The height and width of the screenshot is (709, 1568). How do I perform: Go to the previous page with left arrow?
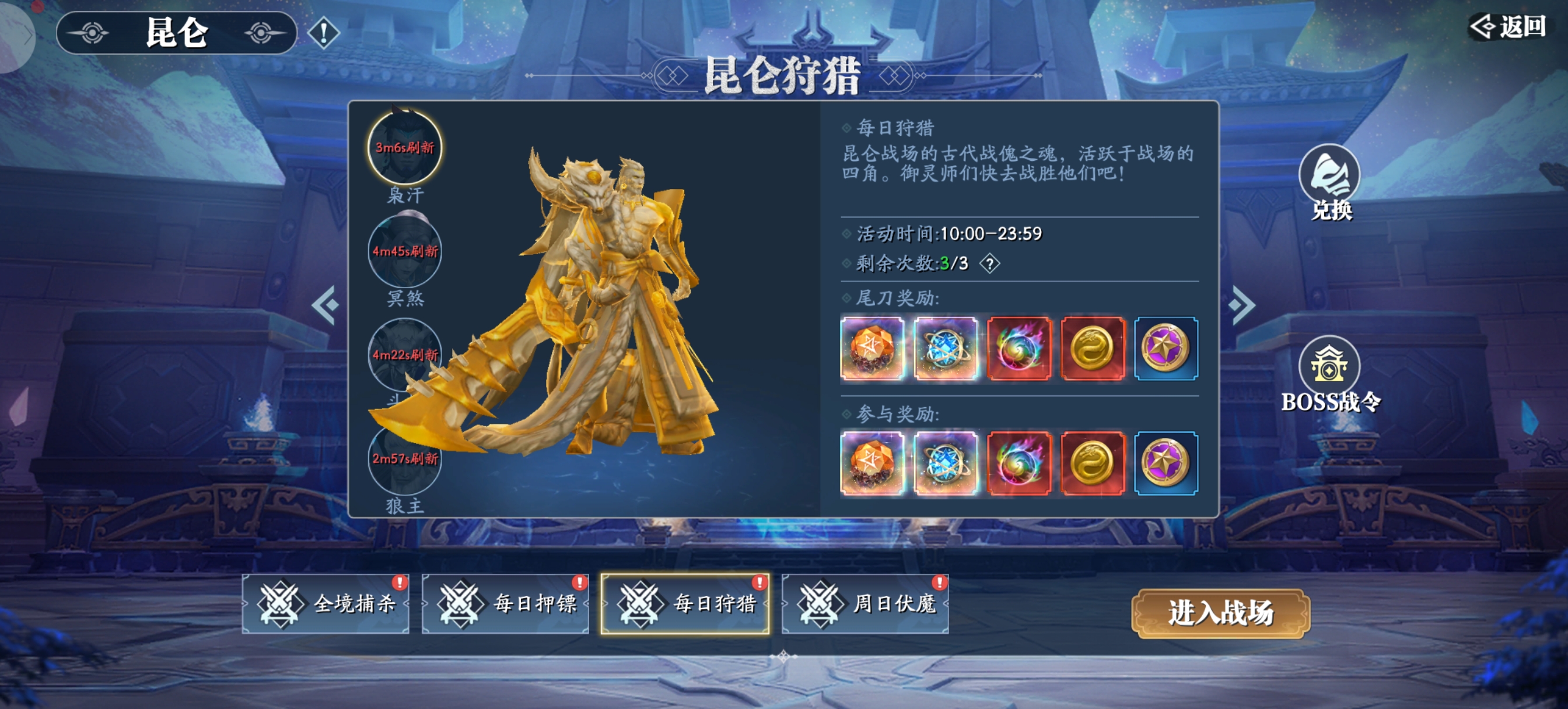[x=325, y=304]
